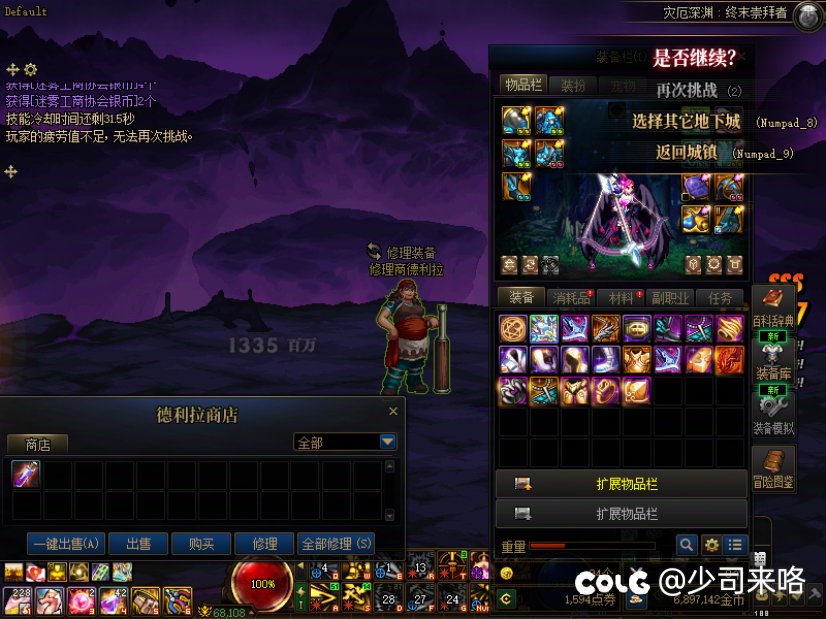826x619 pixels.
Task: Open the 冒险图鉴 adventure guide button
Action: pos(773,468)
